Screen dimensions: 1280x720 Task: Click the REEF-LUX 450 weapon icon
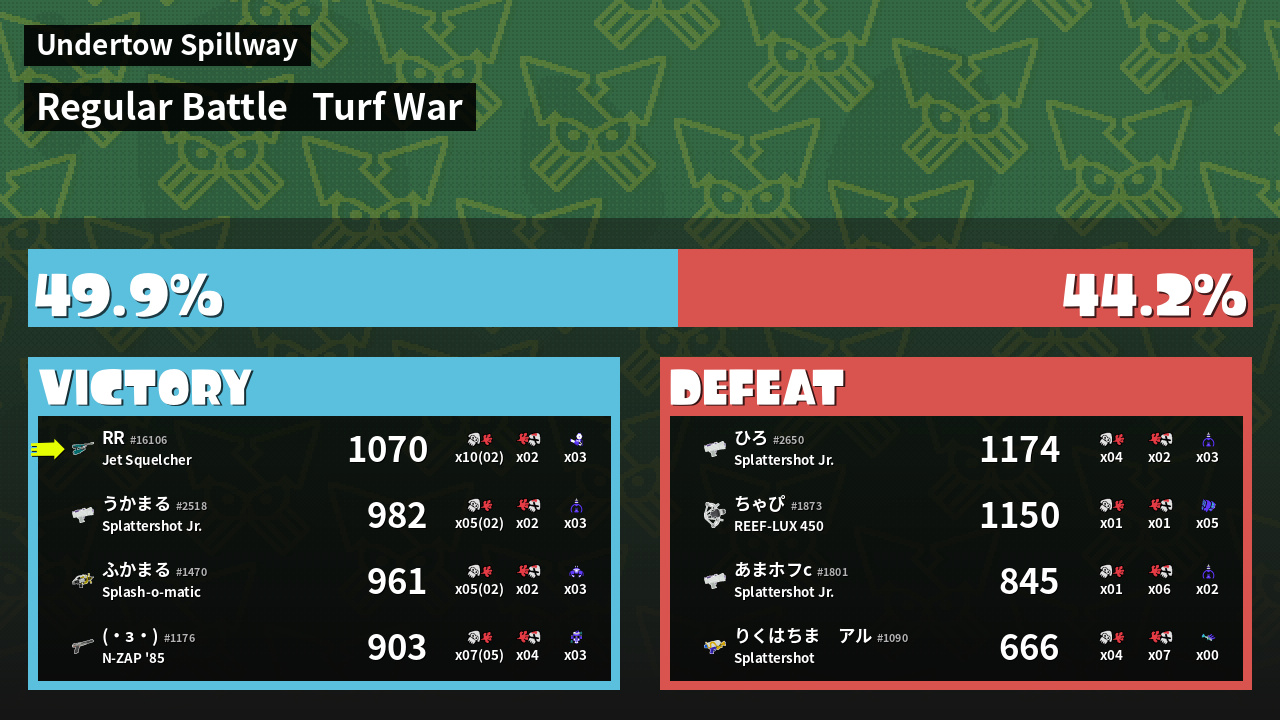pyautogui.click(x=714, y=515)
